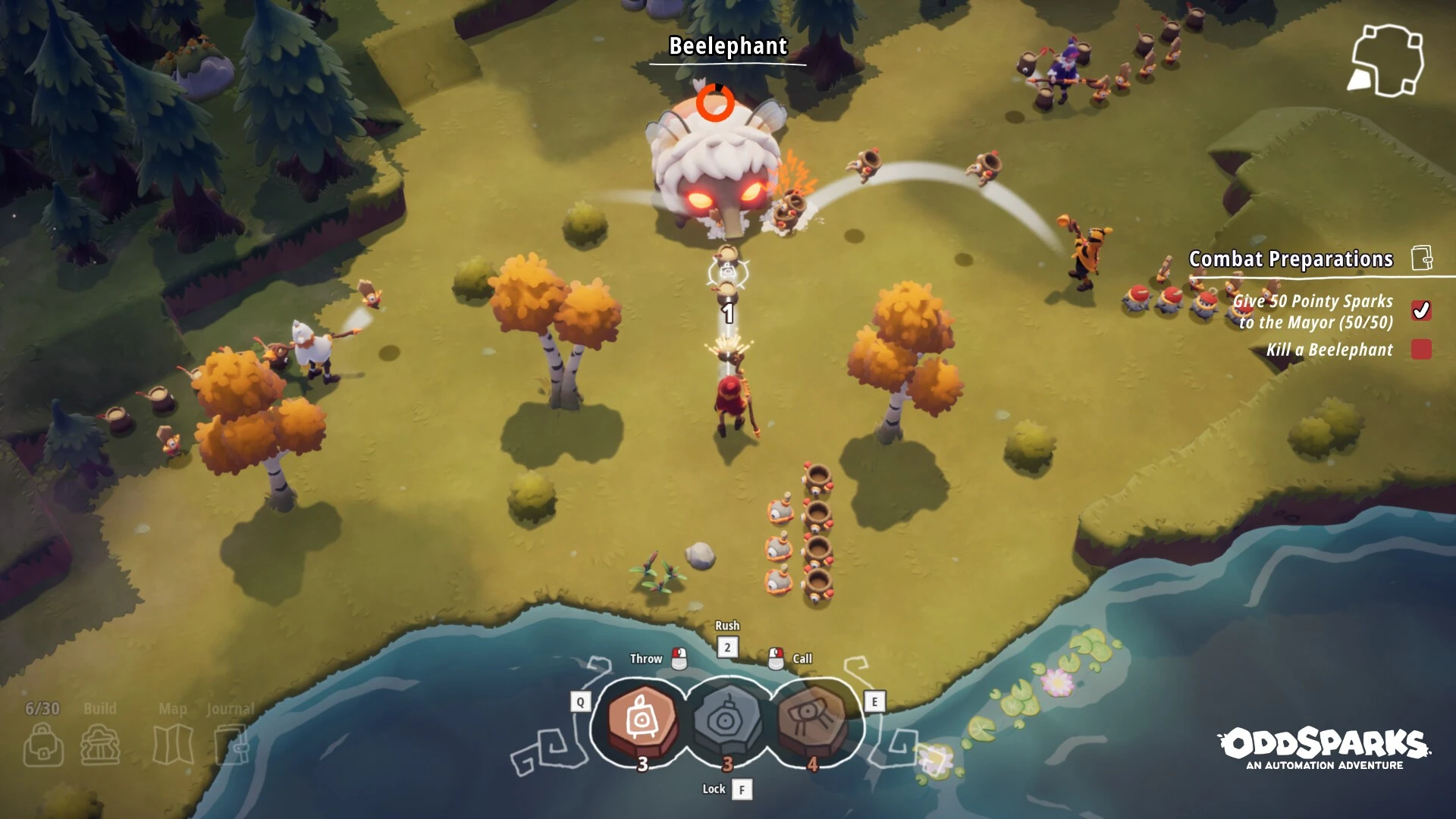1456x819 pixels.
Task: Select the brown spark slot with count 4
Action: 812,719
